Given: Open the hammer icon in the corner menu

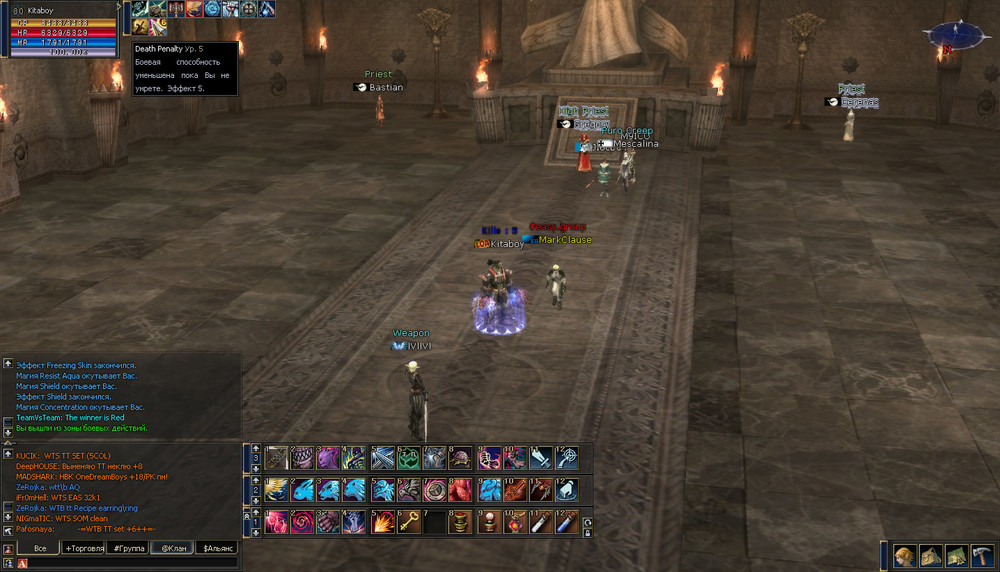Looking at the screenshot, I should coord(982,556).
